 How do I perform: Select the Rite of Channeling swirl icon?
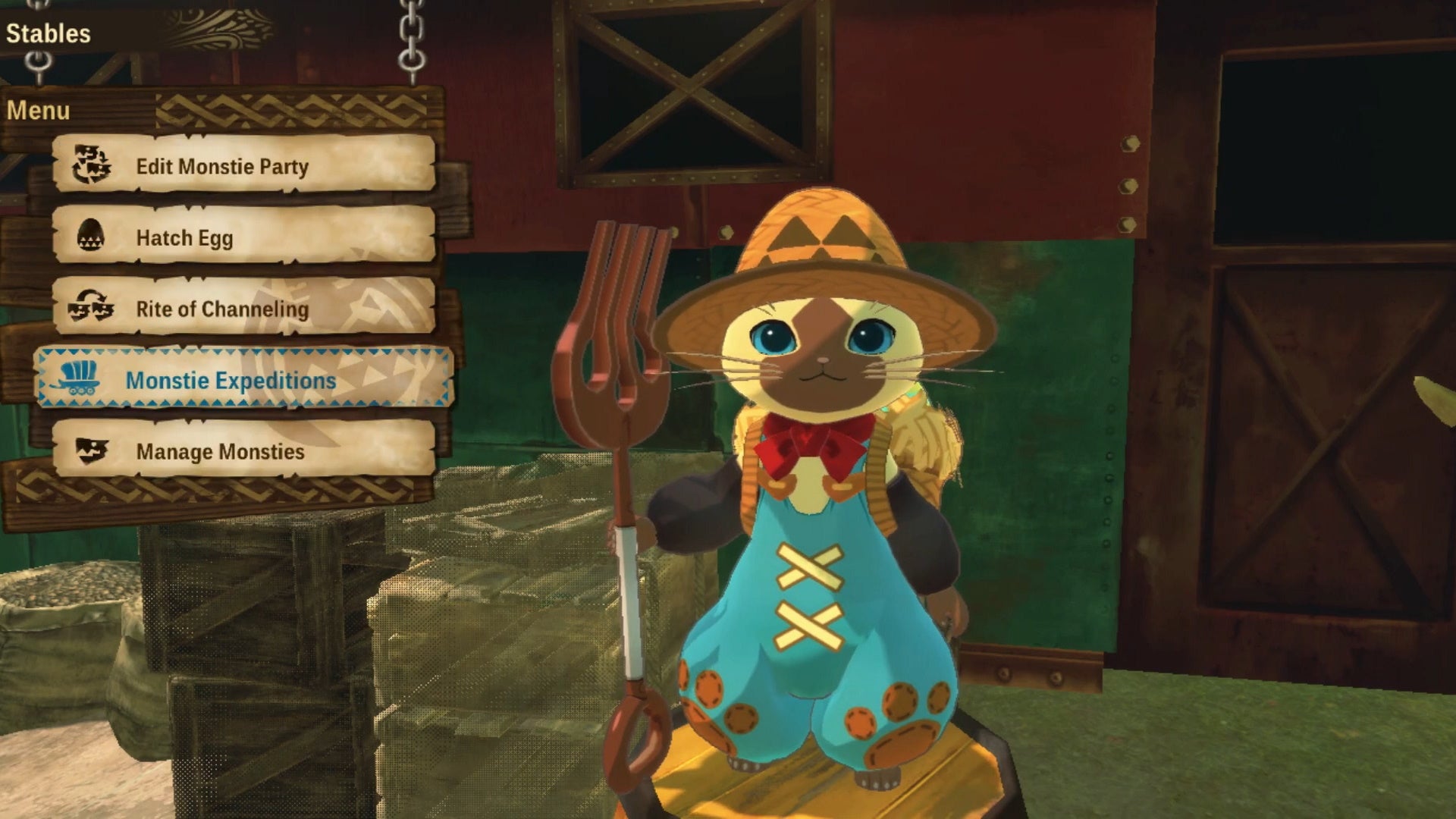93,309
